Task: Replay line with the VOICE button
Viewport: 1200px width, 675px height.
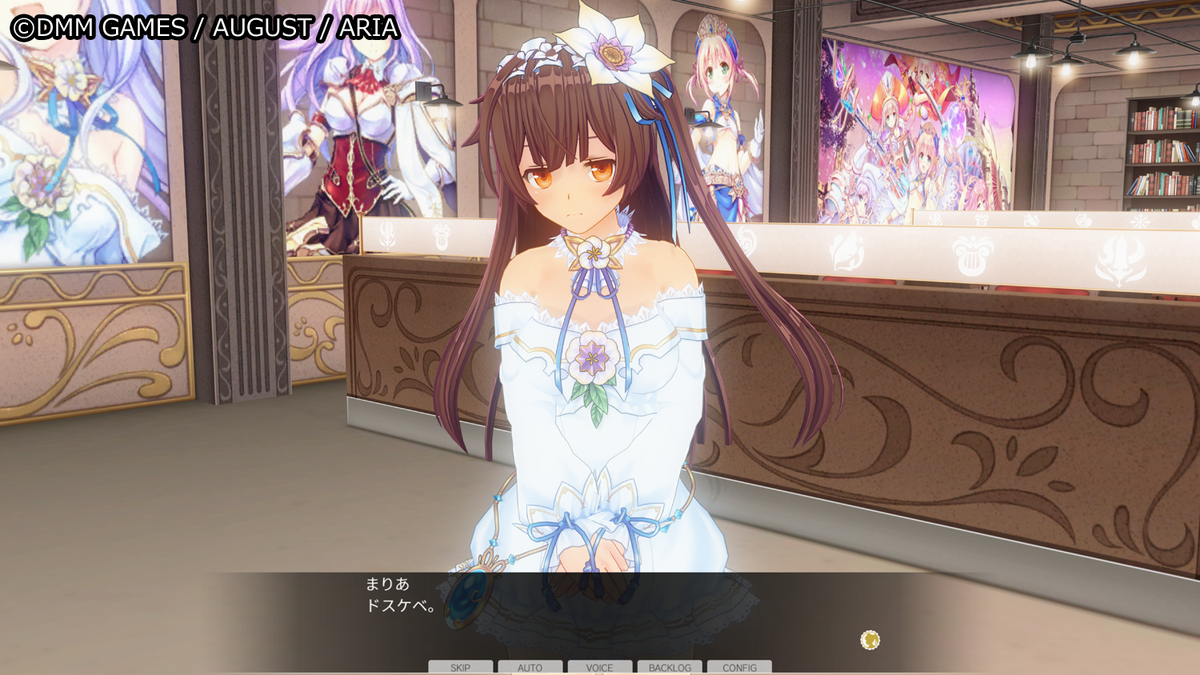Action: point(600,667)
